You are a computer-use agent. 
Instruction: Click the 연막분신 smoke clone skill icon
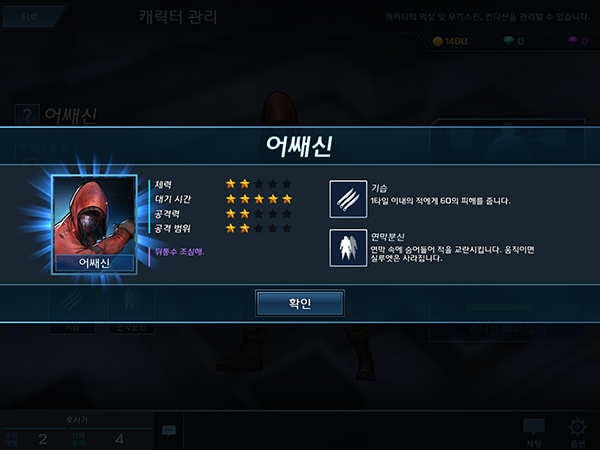point(349,249)
